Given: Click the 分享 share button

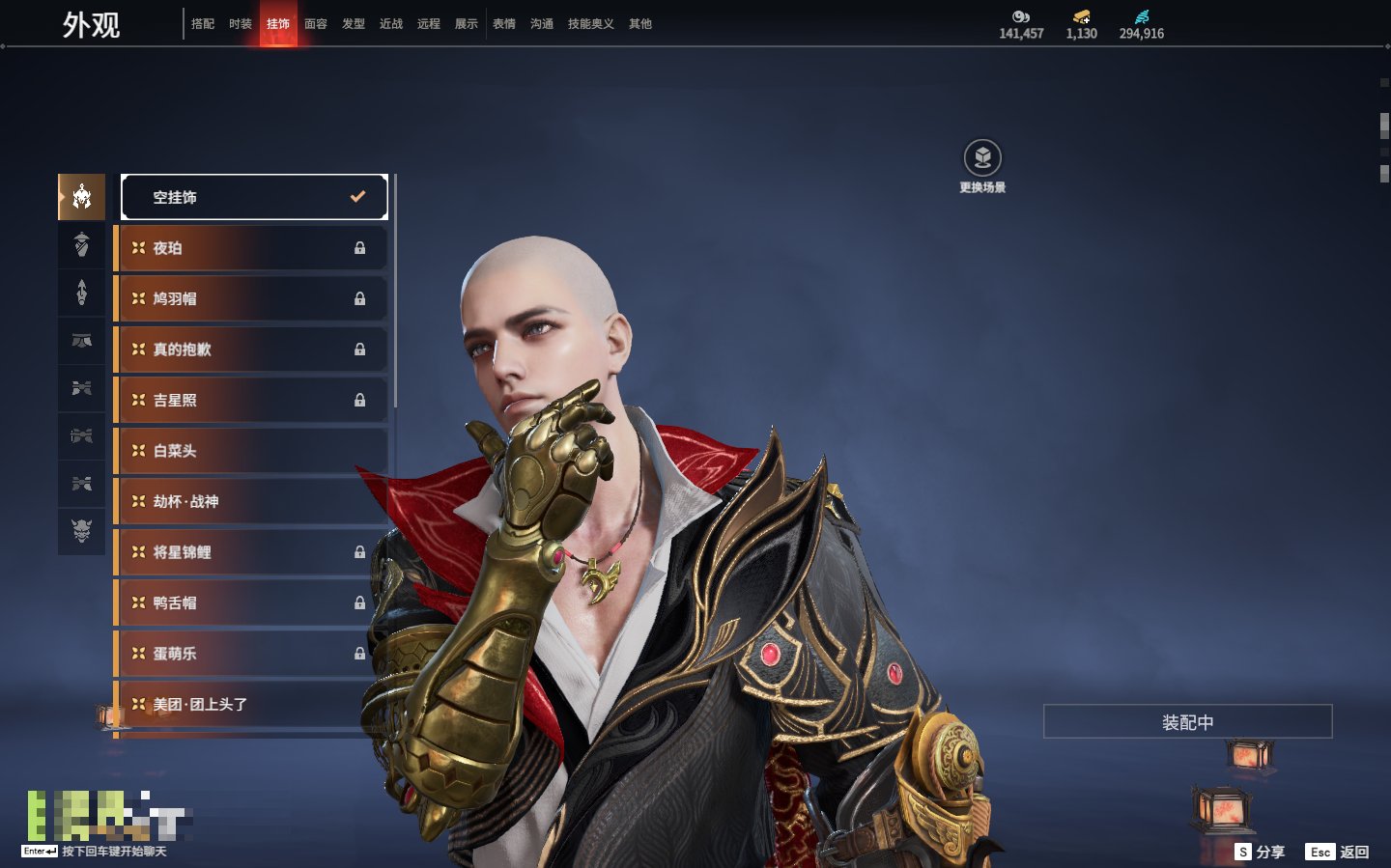Looking at the screenshot, I should pyautogui.click(x=1261, y=852).
